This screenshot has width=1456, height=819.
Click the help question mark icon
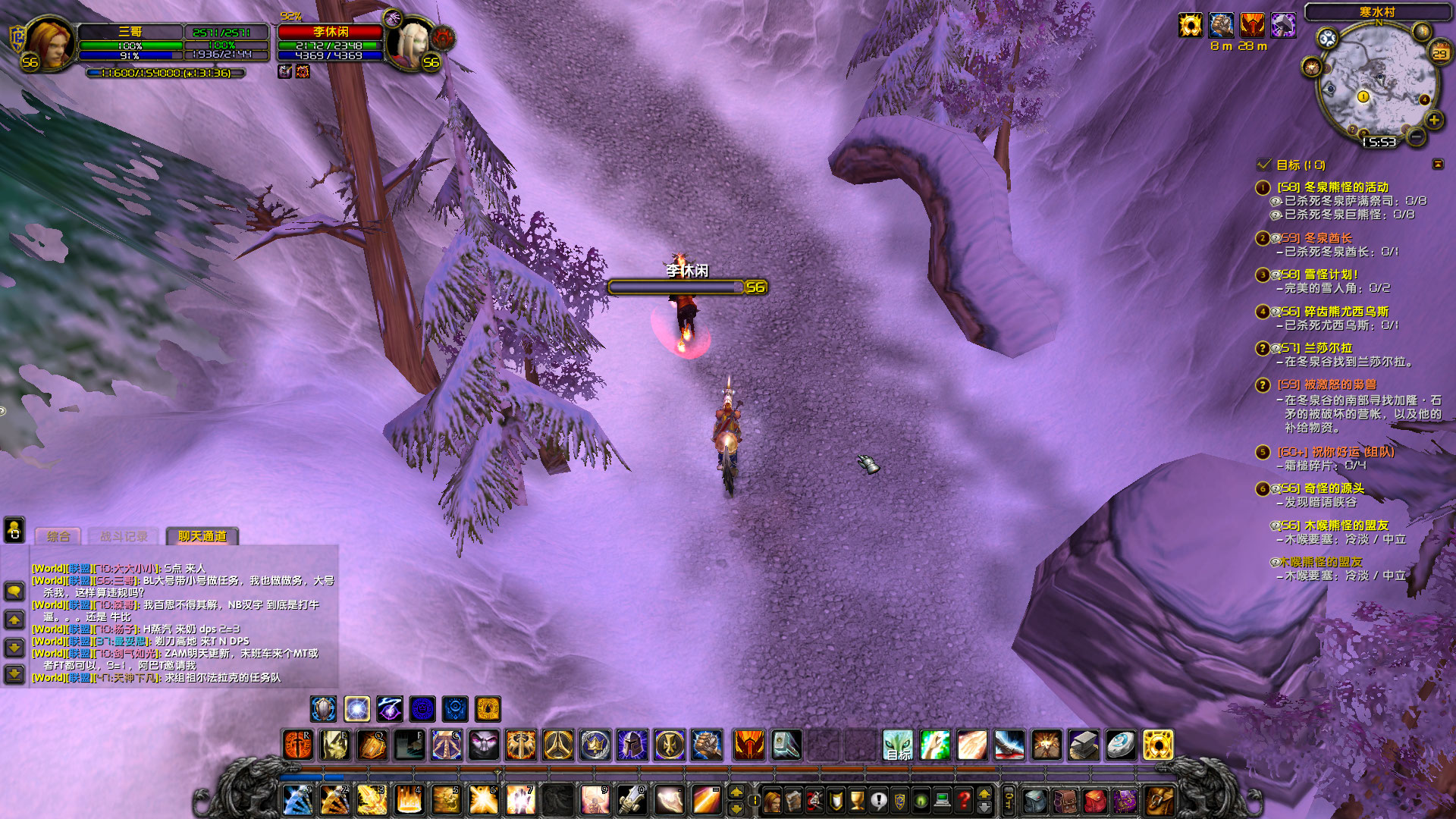964,800
